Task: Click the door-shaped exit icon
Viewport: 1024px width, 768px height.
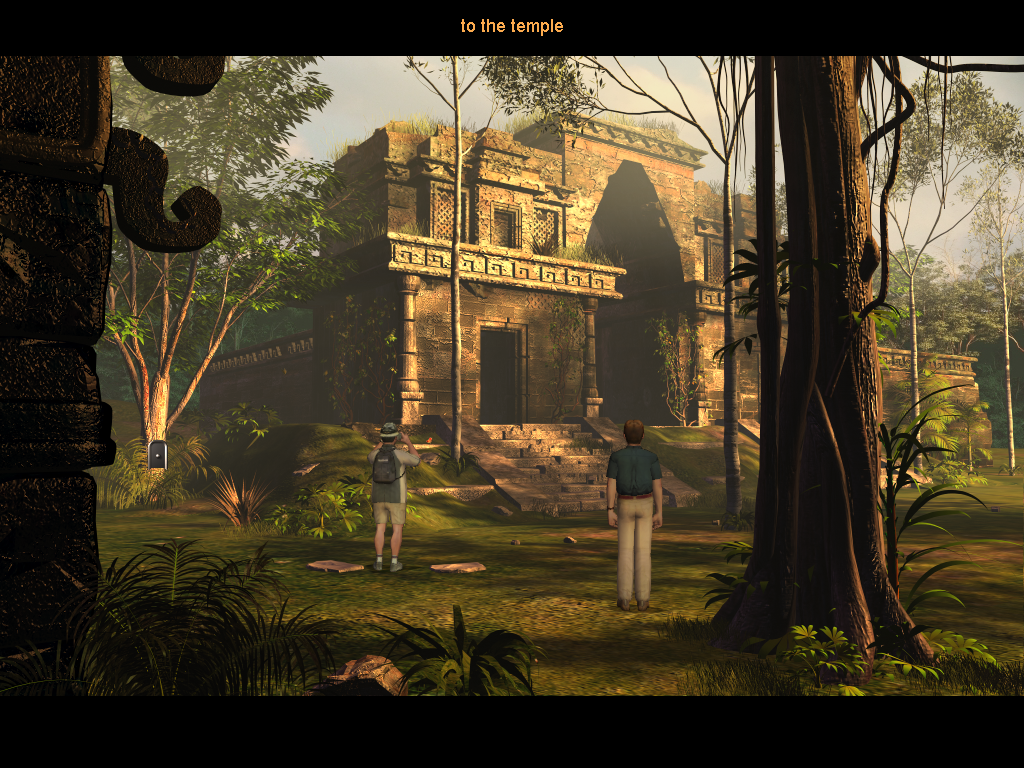Action: click(x=157, y=455)
